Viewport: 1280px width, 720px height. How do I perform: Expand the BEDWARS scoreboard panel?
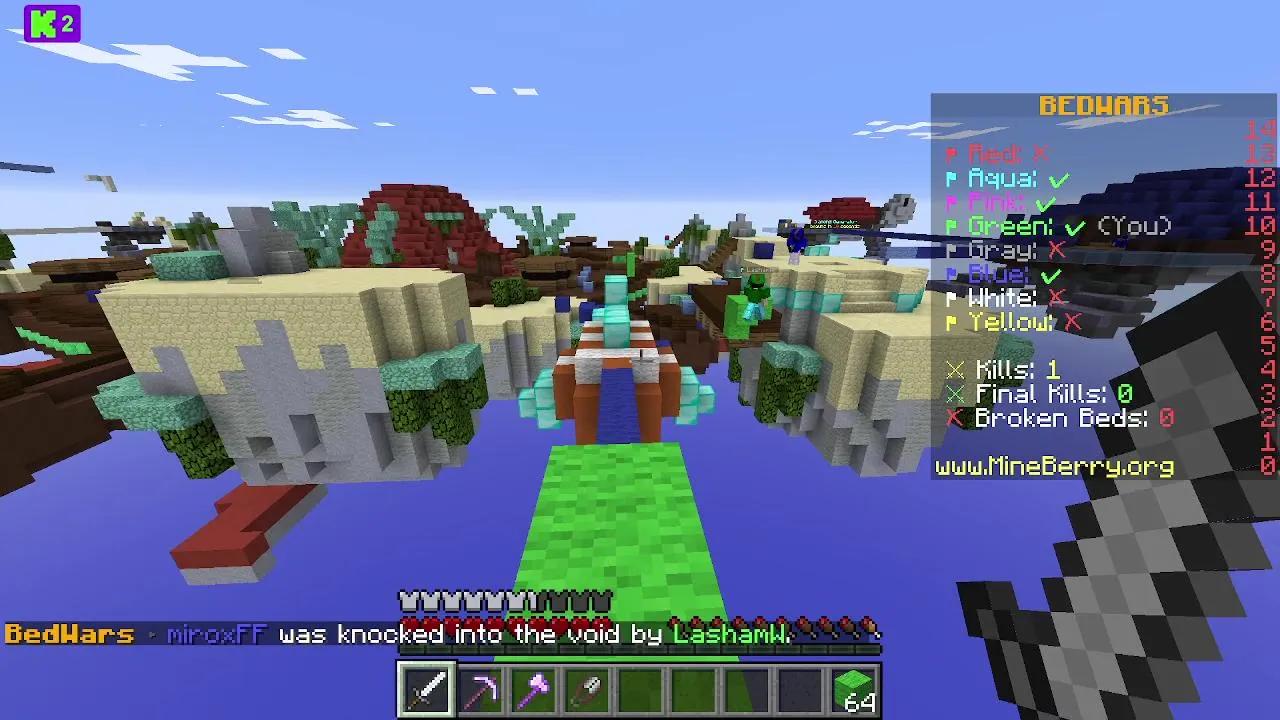coord(1104,105)
